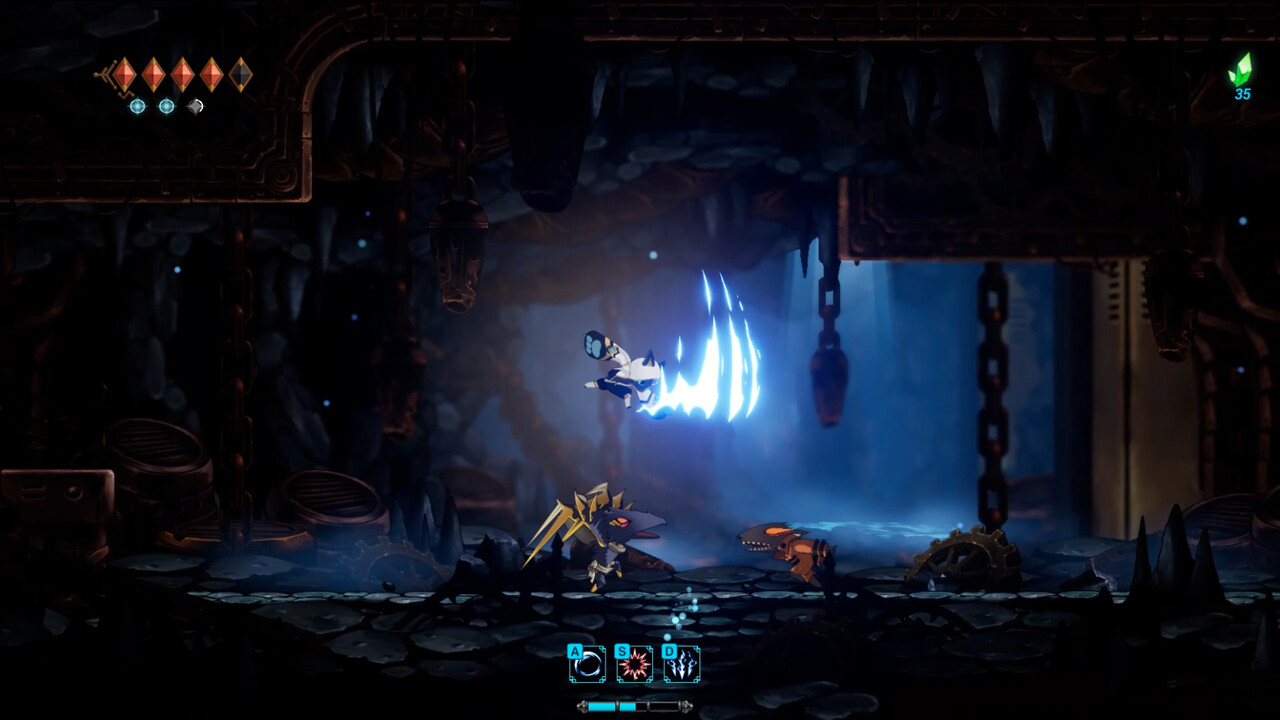Click the A keybind label above the skill
The width and height of the screenshot is (1280, 720).
[x=575, y=652]
